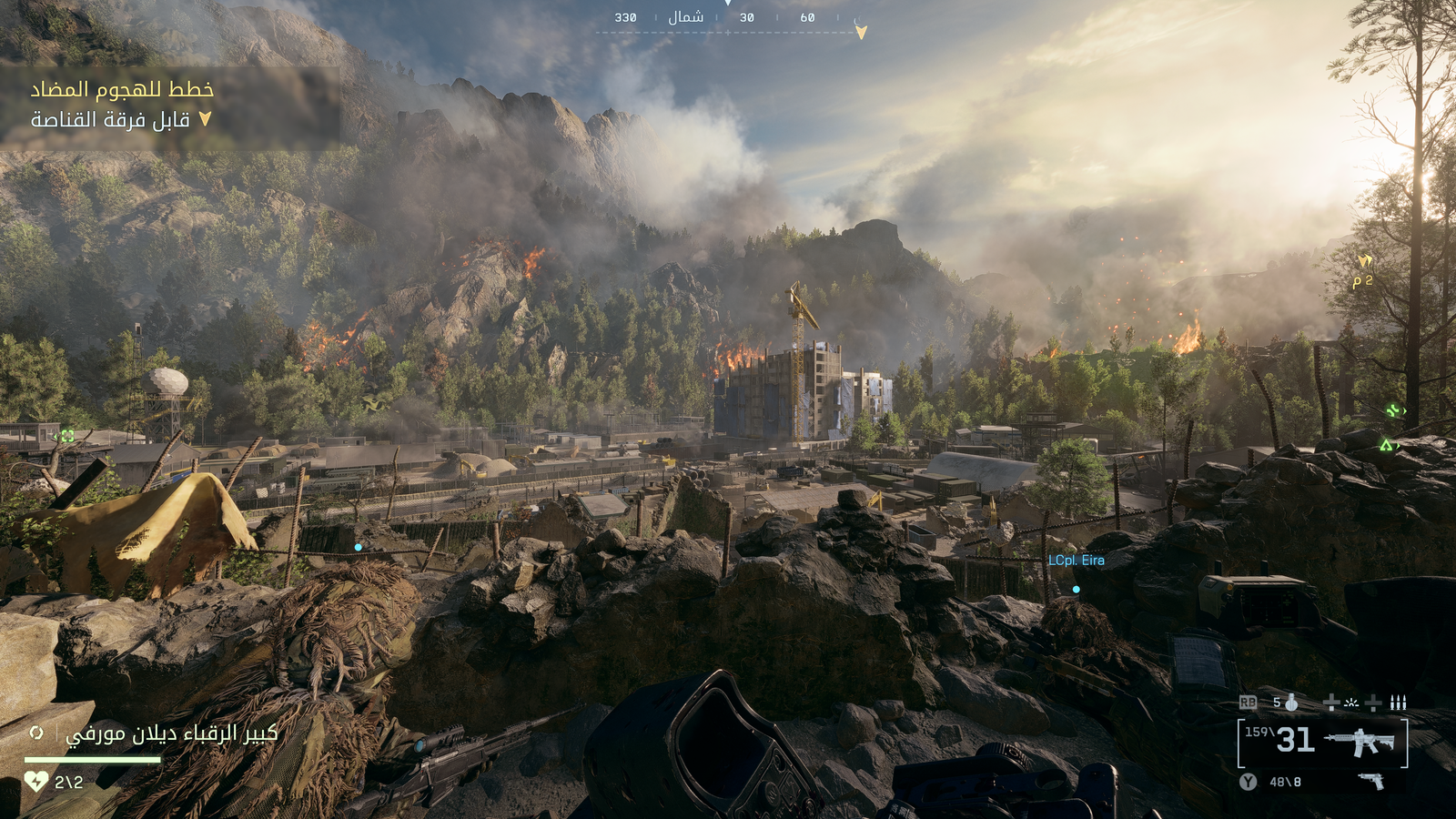Click the 330 bearing on the compass bar
Screen dimensions: 1456x819
(625, 15)
